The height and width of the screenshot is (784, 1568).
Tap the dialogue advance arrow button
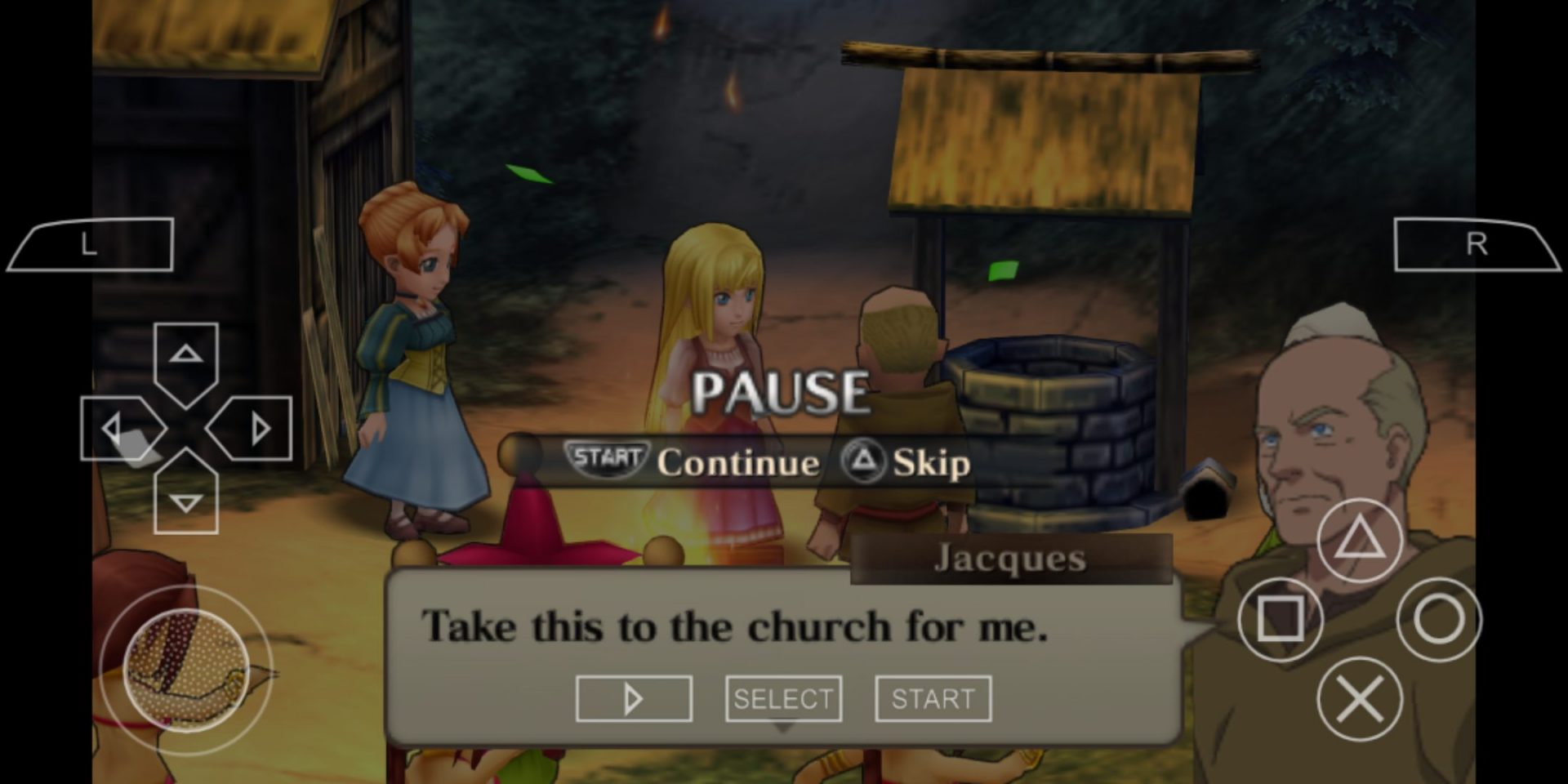[633, 697]
